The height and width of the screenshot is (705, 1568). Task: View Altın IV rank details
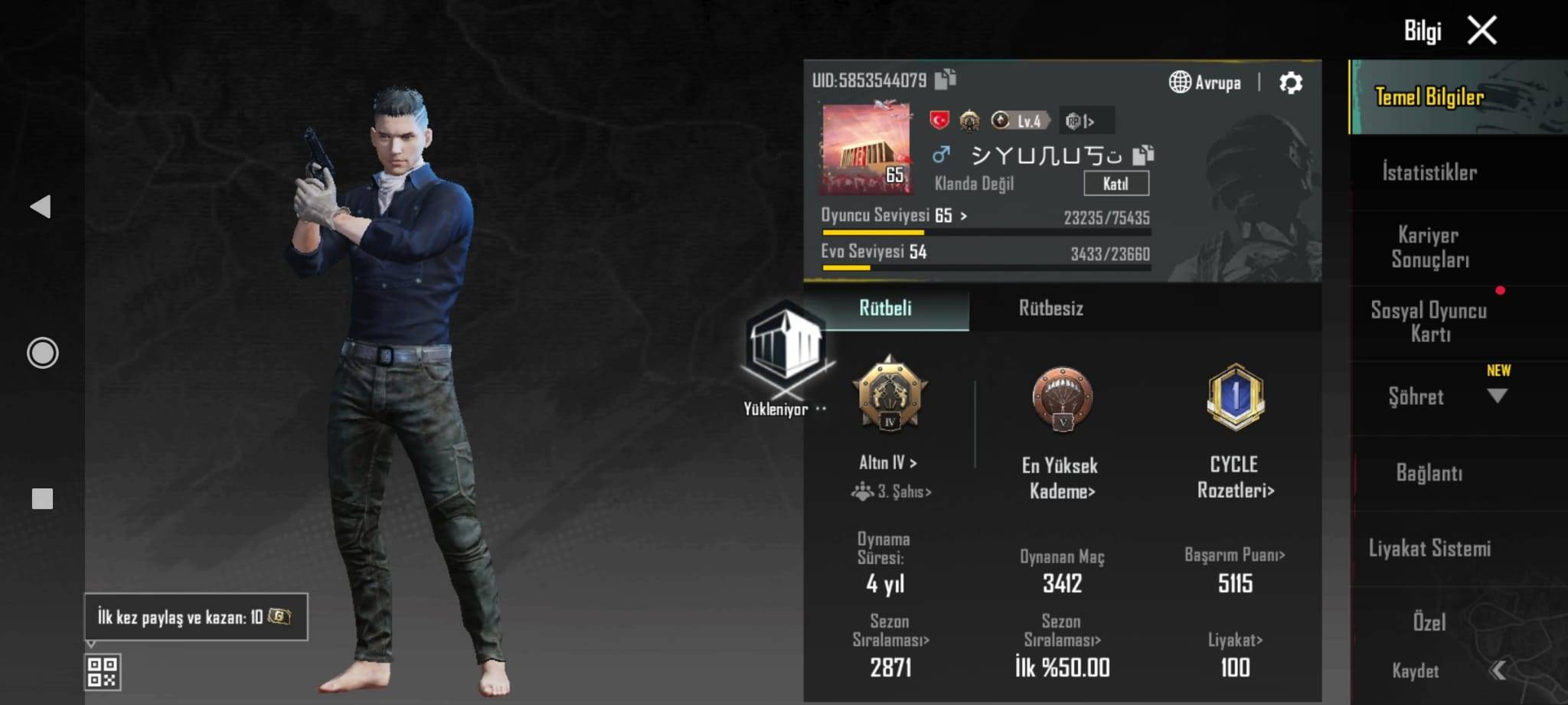(888, 462)
